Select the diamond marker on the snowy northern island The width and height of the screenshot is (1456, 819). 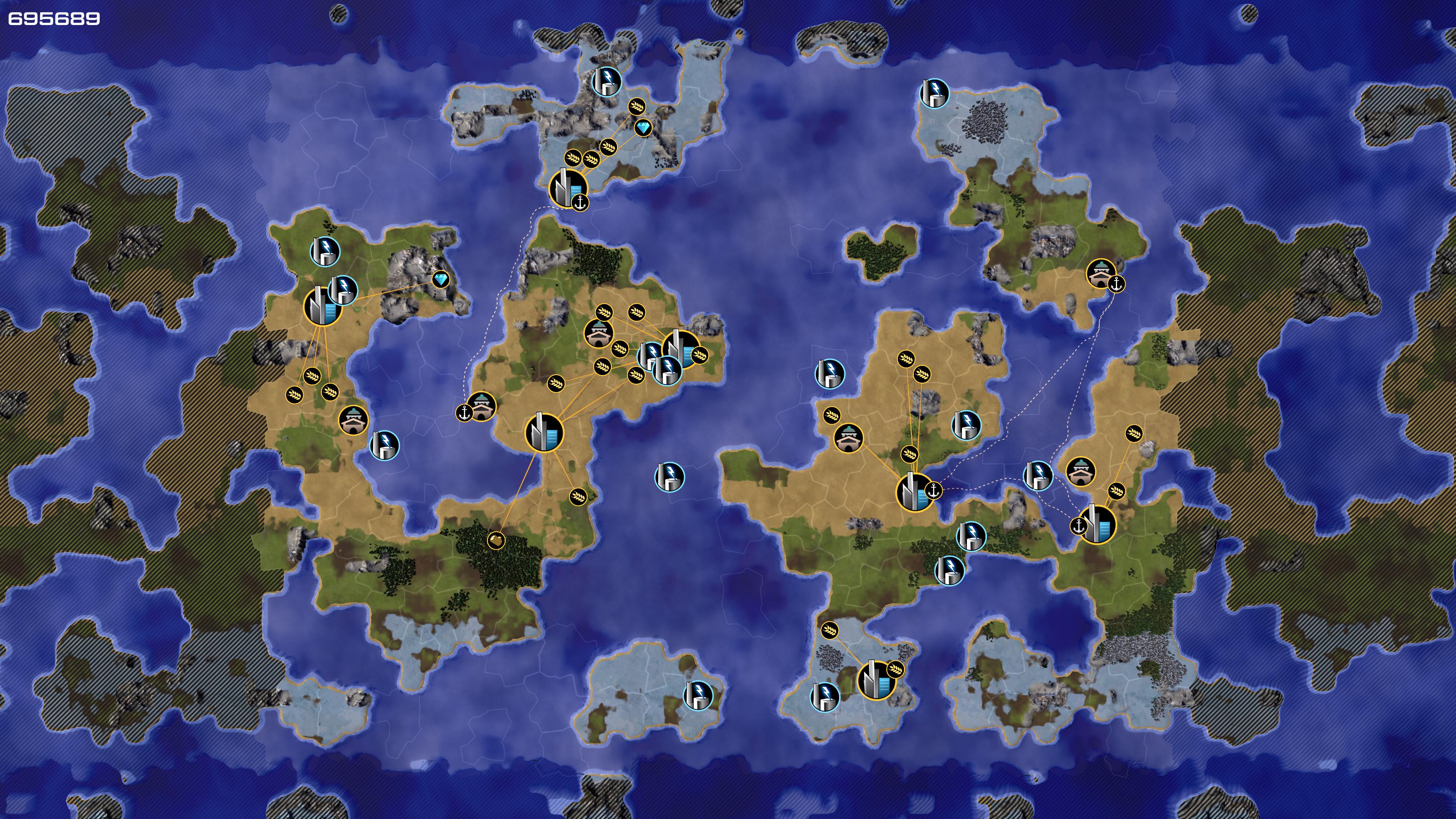click(643, 128)
